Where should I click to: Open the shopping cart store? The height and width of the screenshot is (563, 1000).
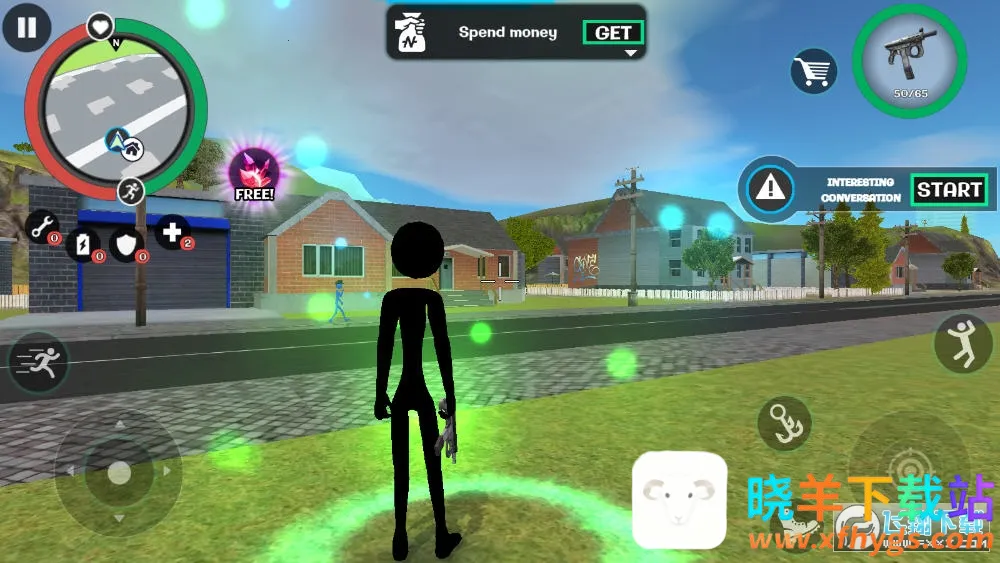tap(814, 71)
